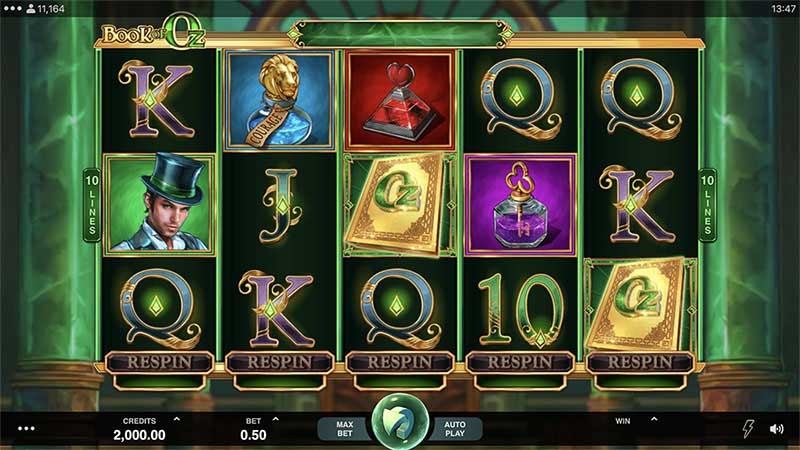Expand the Win panel arrow

point(653,420)
